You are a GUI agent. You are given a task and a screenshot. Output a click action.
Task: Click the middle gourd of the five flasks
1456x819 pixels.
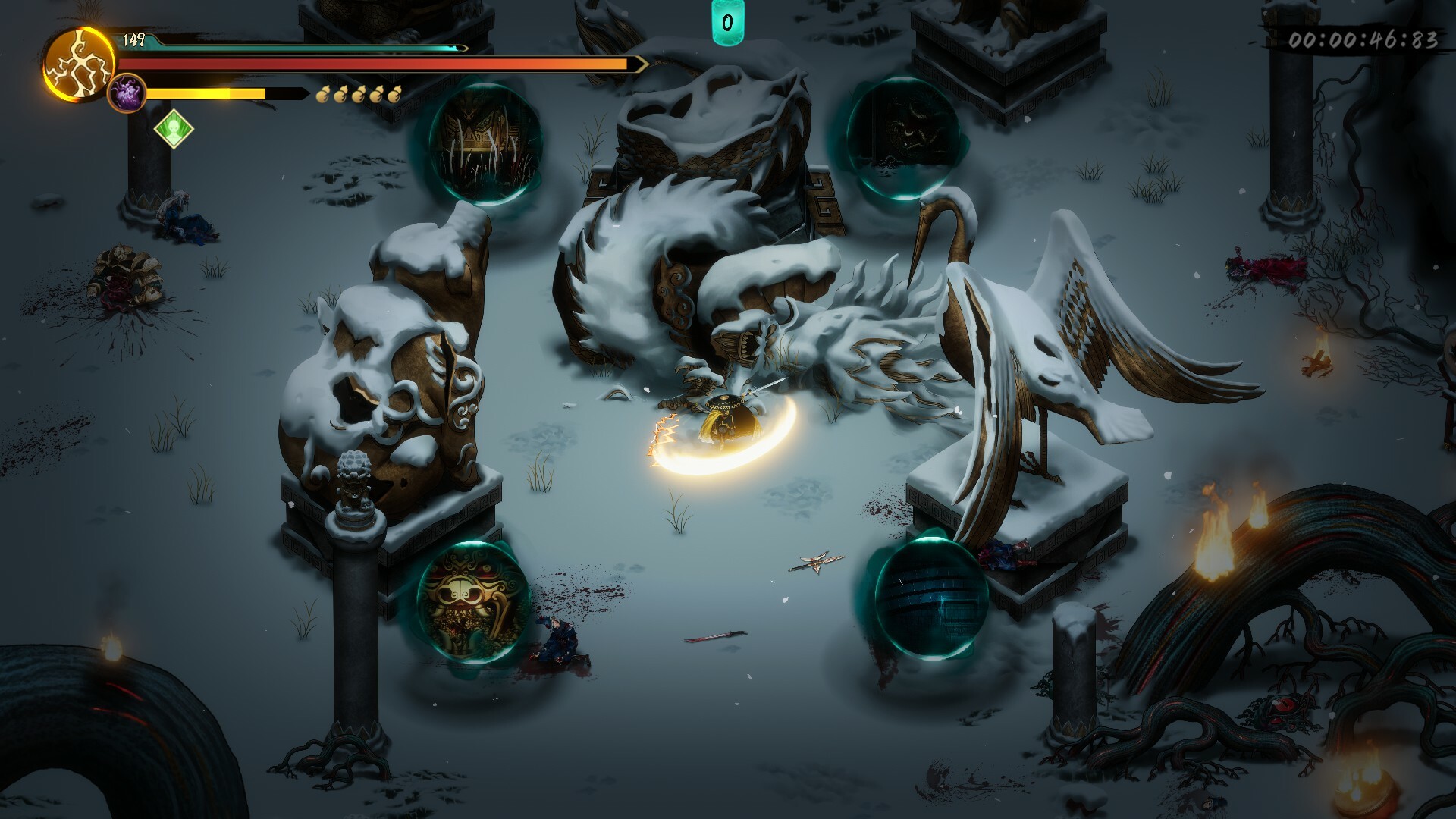coord(359,95)
